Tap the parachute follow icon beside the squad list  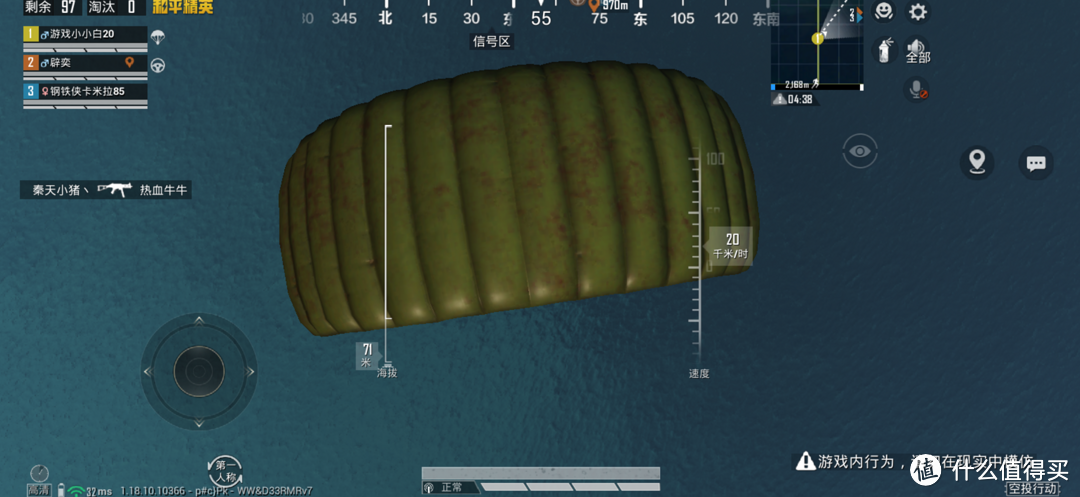pyautogui.click(x=158, y=37)
